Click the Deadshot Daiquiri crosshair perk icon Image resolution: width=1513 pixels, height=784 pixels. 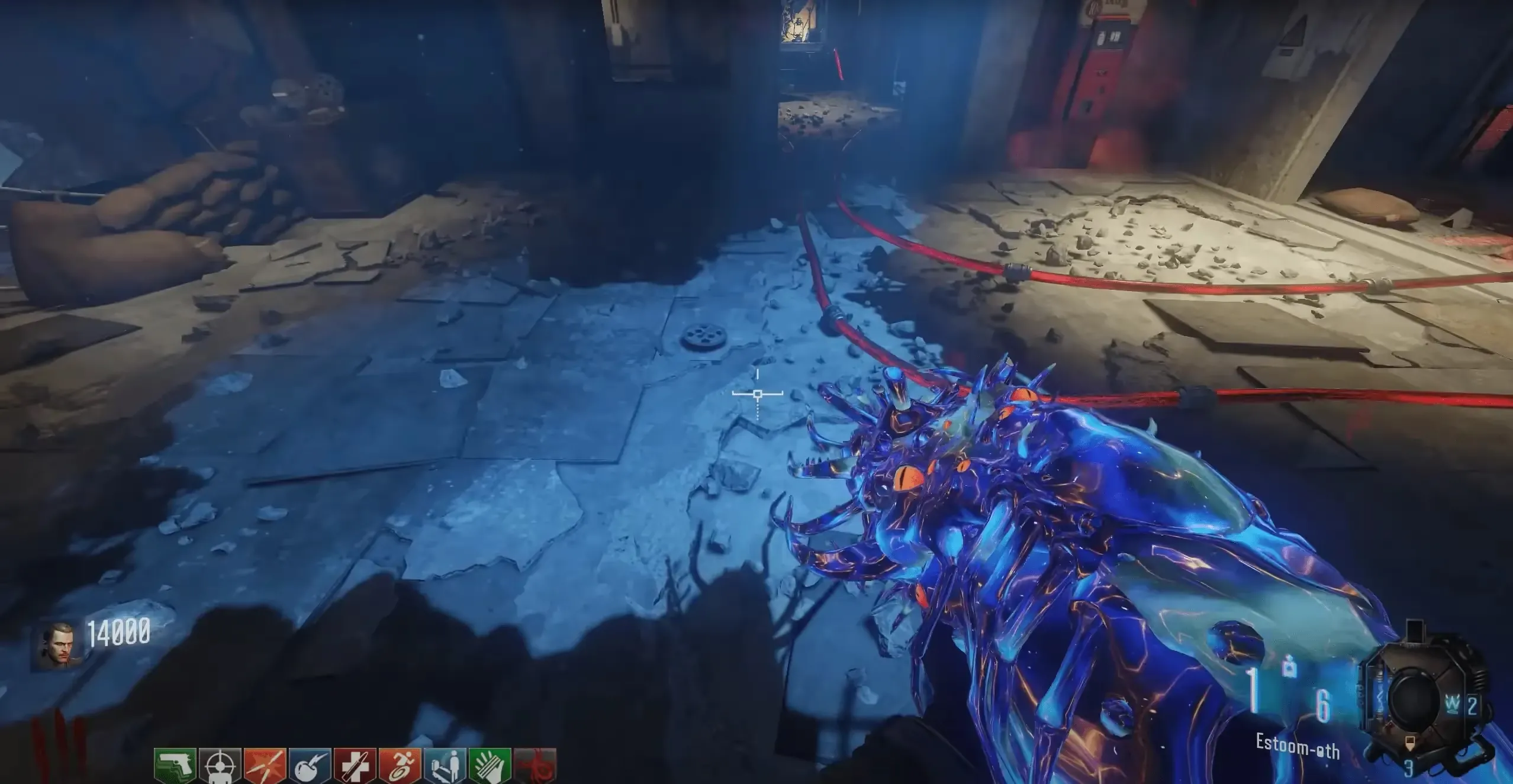(221, 766)
